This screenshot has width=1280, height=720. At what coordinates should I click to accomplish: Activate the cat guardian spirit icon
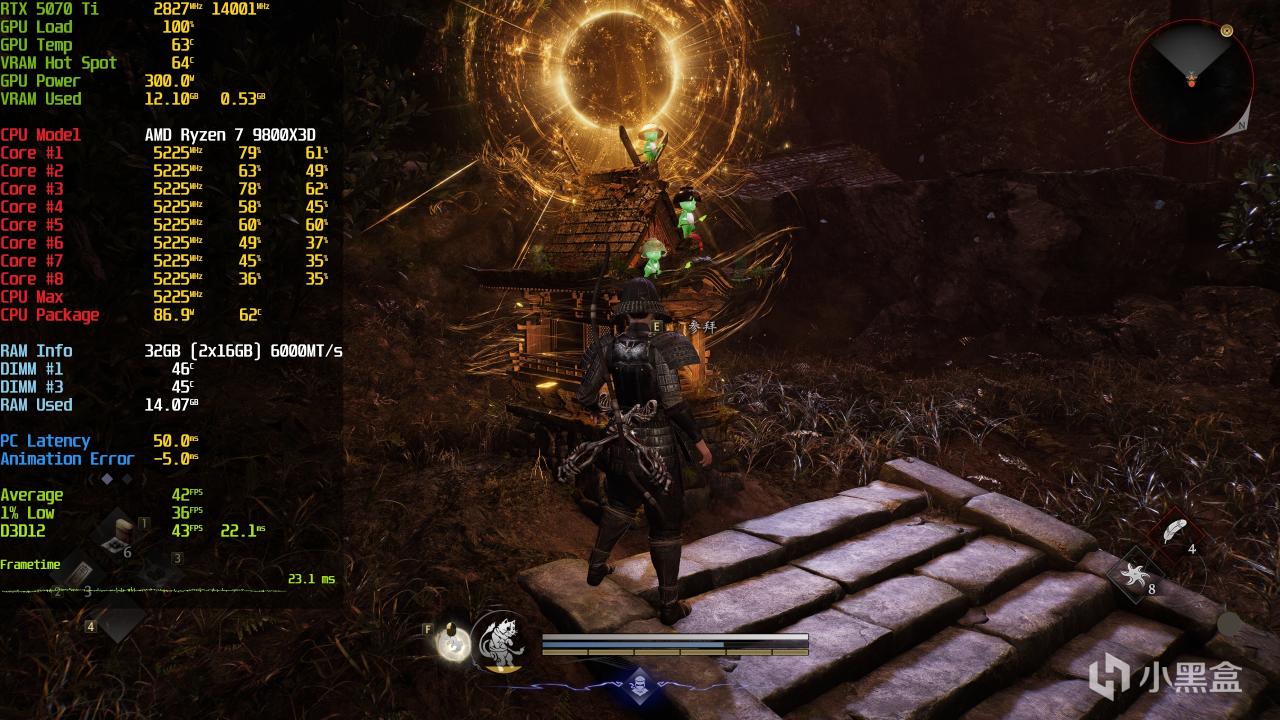pos(499,640)
